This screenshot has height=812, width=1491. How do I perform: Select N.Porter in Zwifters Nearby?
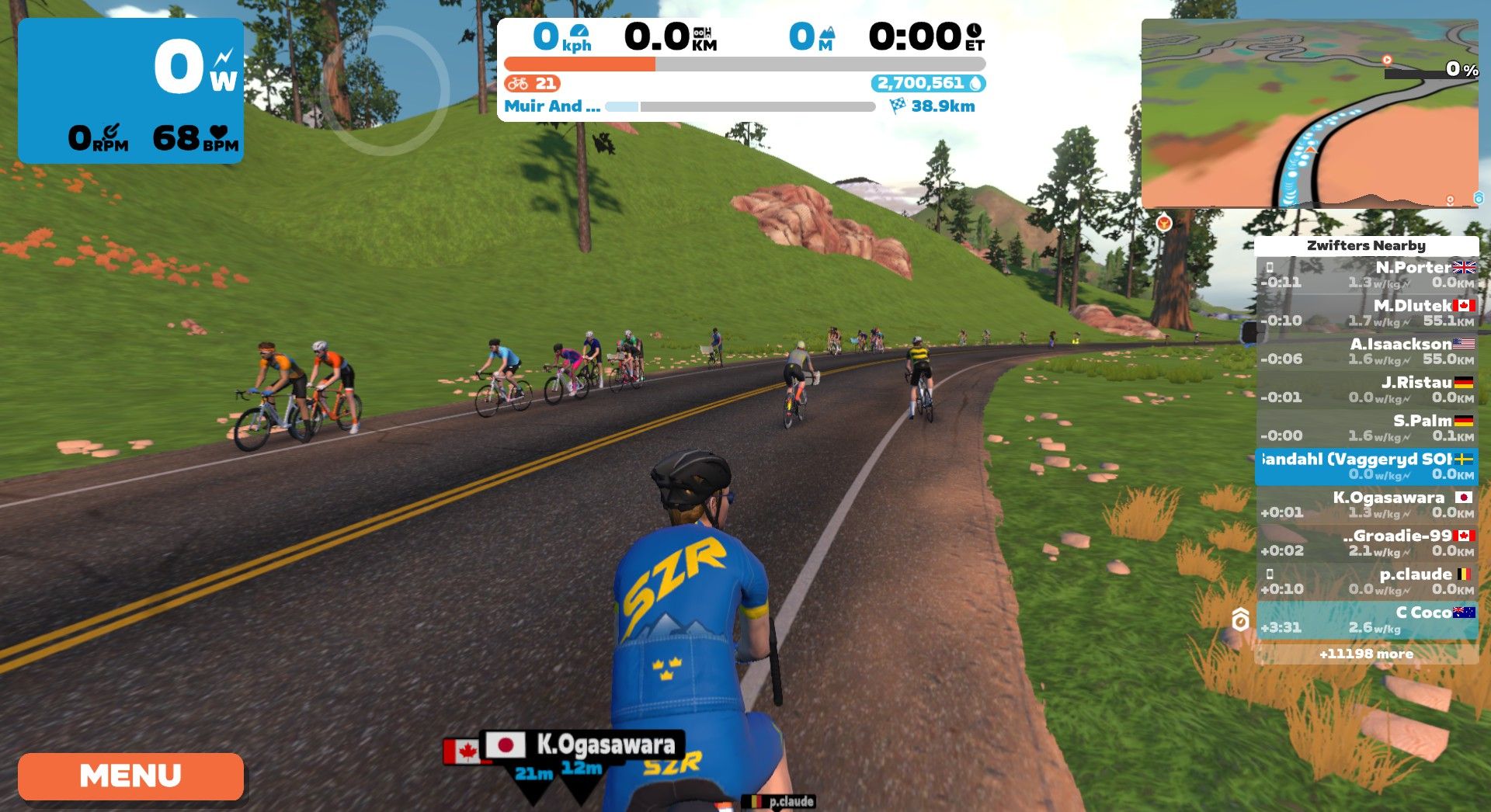pos(1367,275)
